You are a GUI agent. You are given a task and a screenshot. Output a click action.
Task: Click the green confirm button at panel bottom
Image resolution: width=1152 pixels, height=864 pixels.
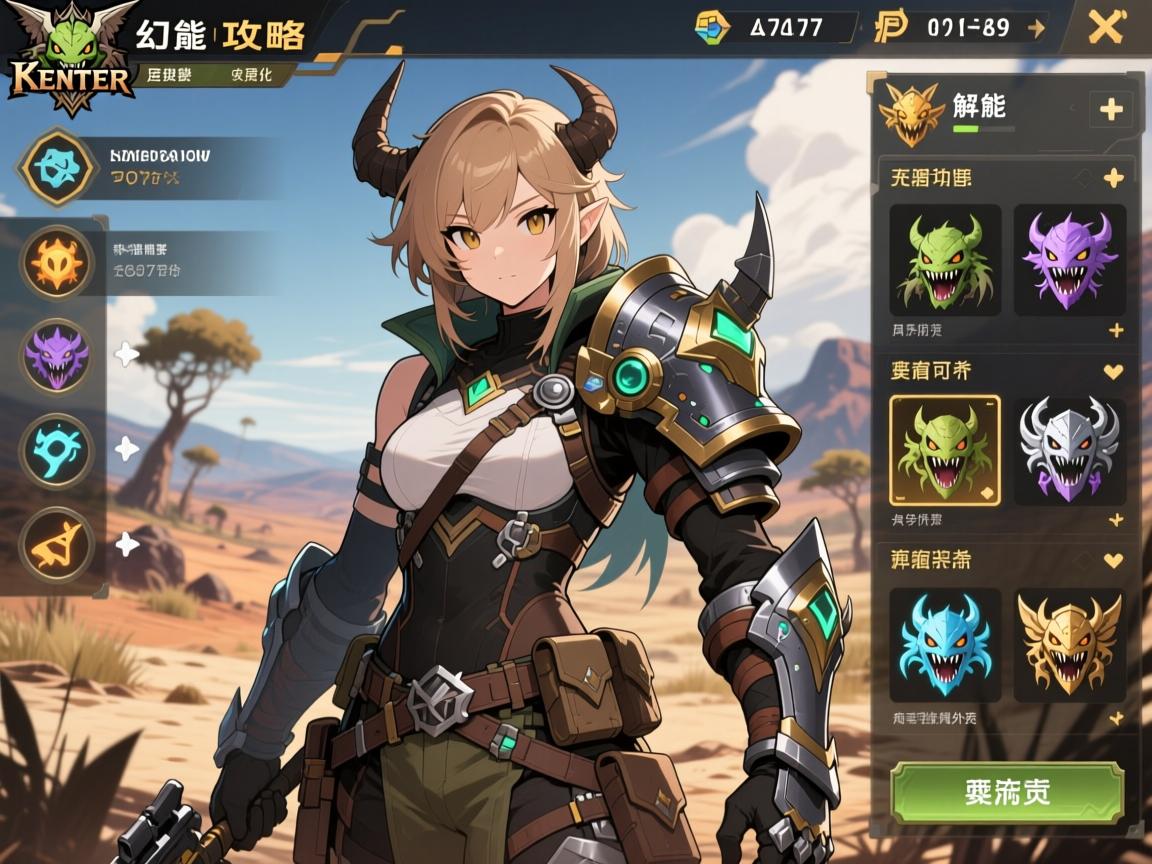click(1007, 792)
